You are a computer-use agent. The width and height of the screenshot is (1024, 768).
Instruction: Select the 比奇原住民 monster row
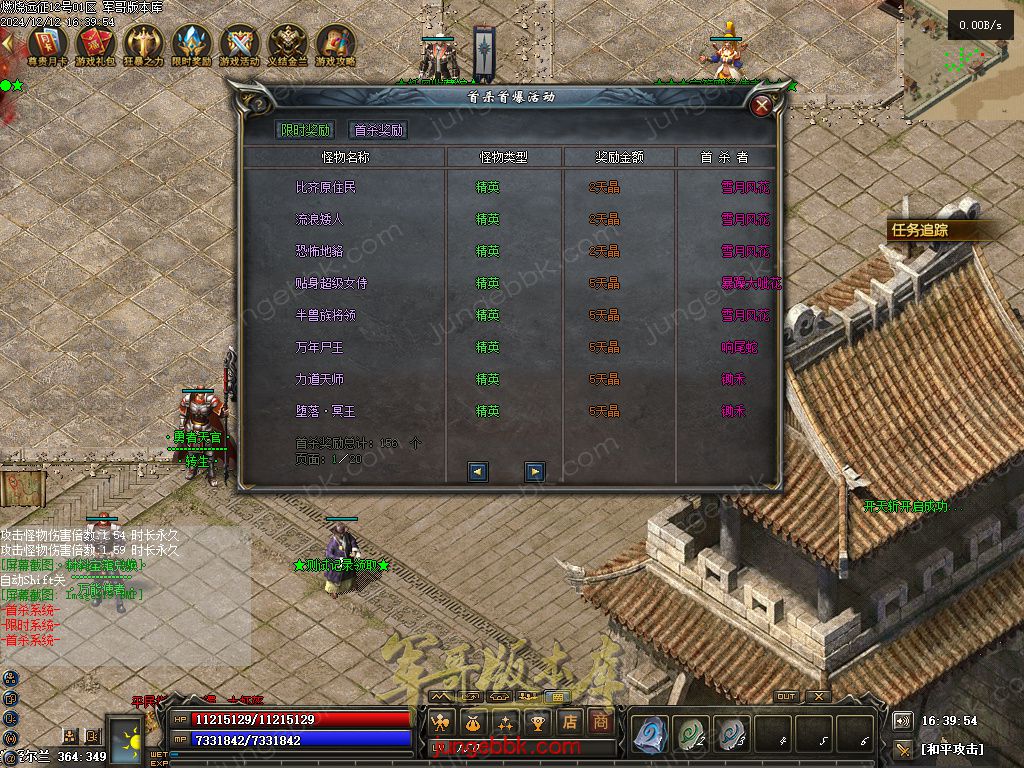pos(326,187)
